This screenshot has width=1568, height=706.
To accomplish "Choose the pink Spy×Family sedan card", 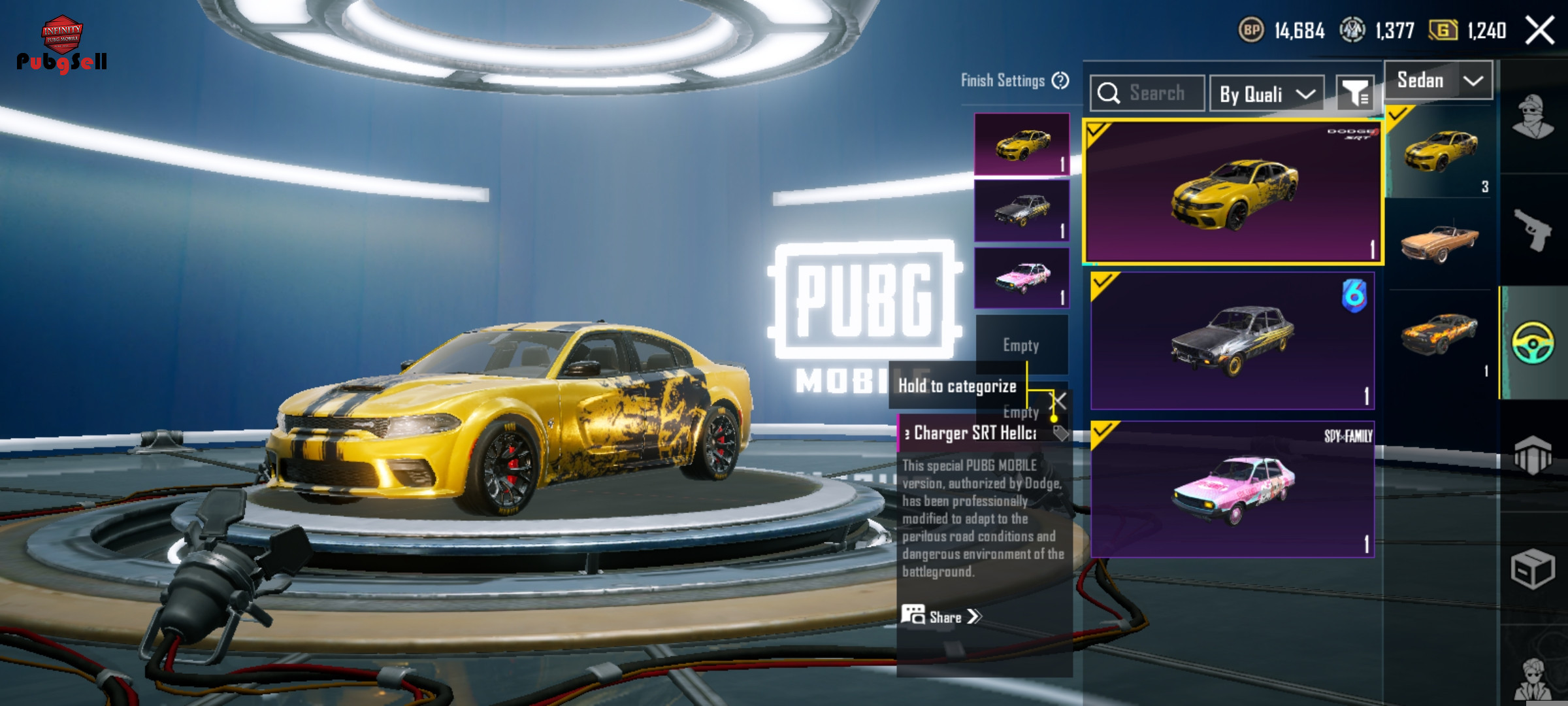I will pyautogui.click(x=1232, y=489).
